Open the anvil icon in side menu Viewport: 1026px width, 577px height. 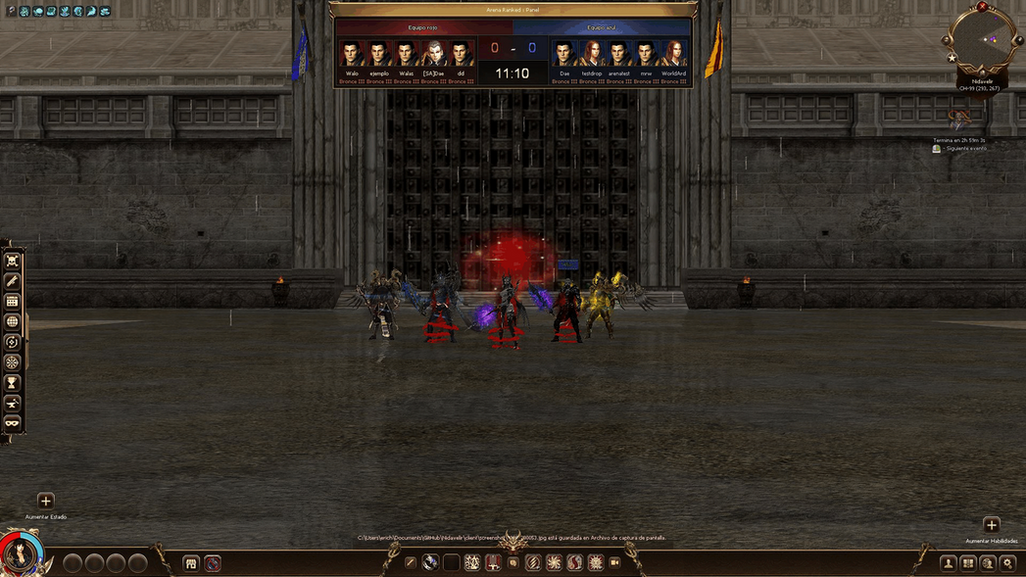(13, 402)
